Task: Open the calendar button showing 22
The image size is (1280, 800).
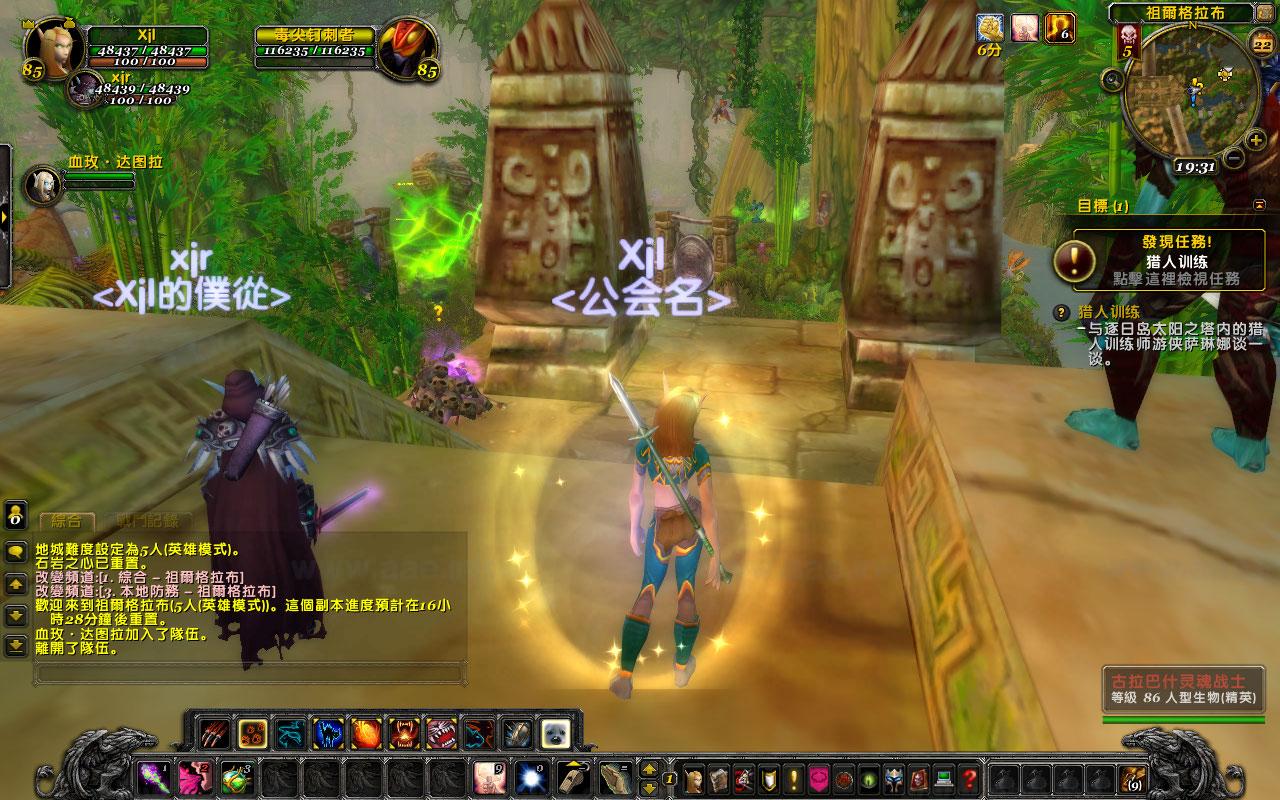Action: point(1262,43)
